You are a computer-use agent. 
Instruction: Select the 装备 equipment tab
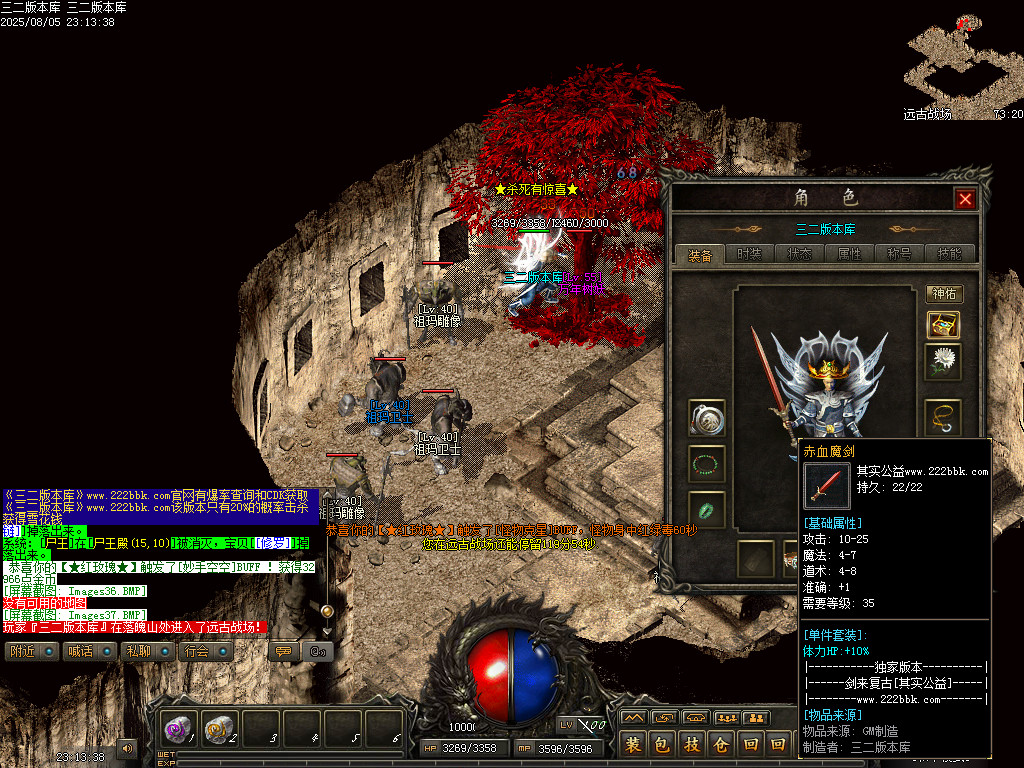[x=699, y=254]
